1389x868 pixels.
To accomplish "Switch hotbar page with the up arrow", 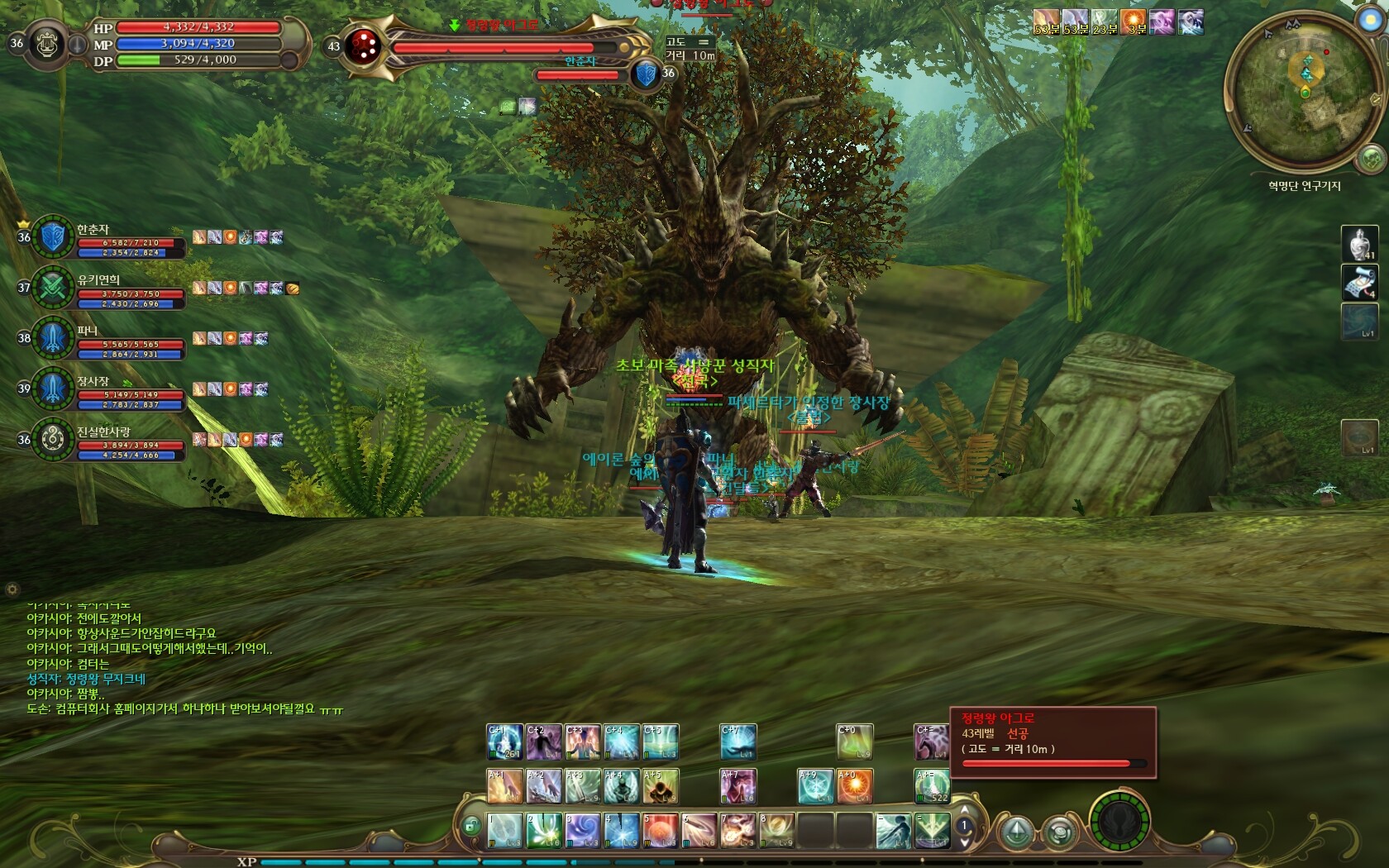I will 964,811.
